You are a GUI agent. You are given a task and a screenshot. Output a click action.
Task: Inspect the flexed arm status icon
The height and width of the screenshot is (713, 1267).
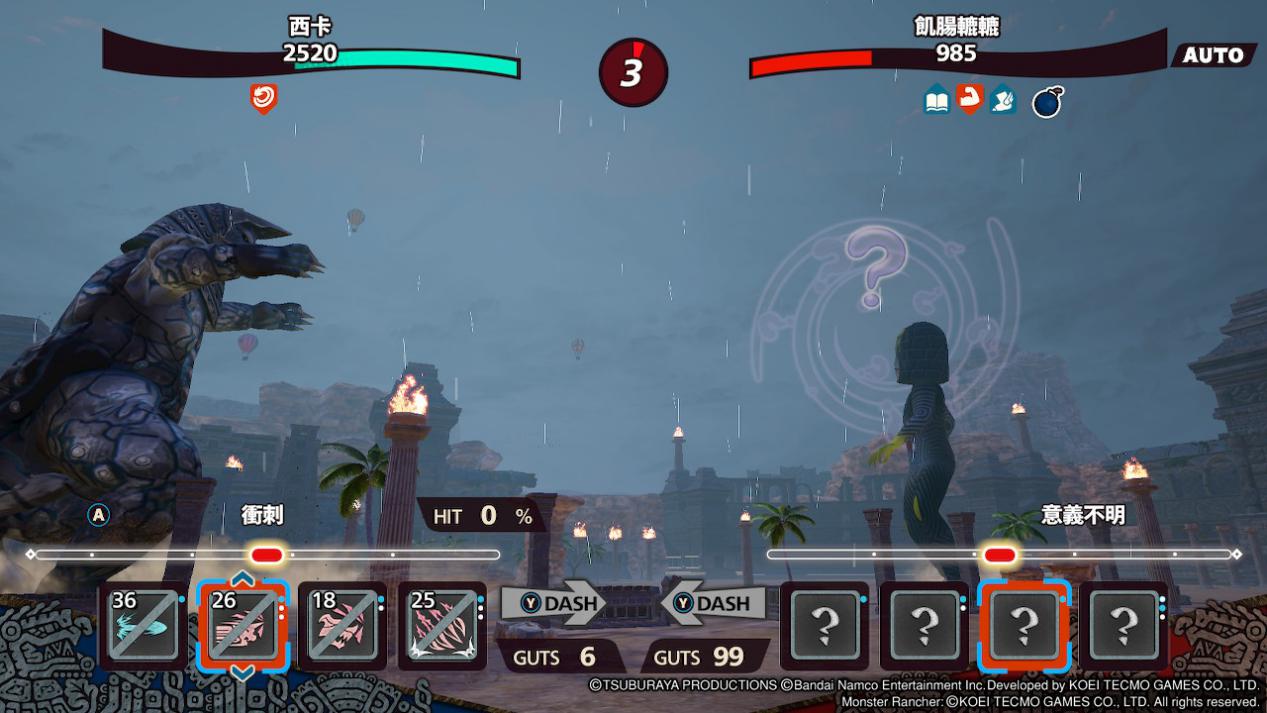969,99
